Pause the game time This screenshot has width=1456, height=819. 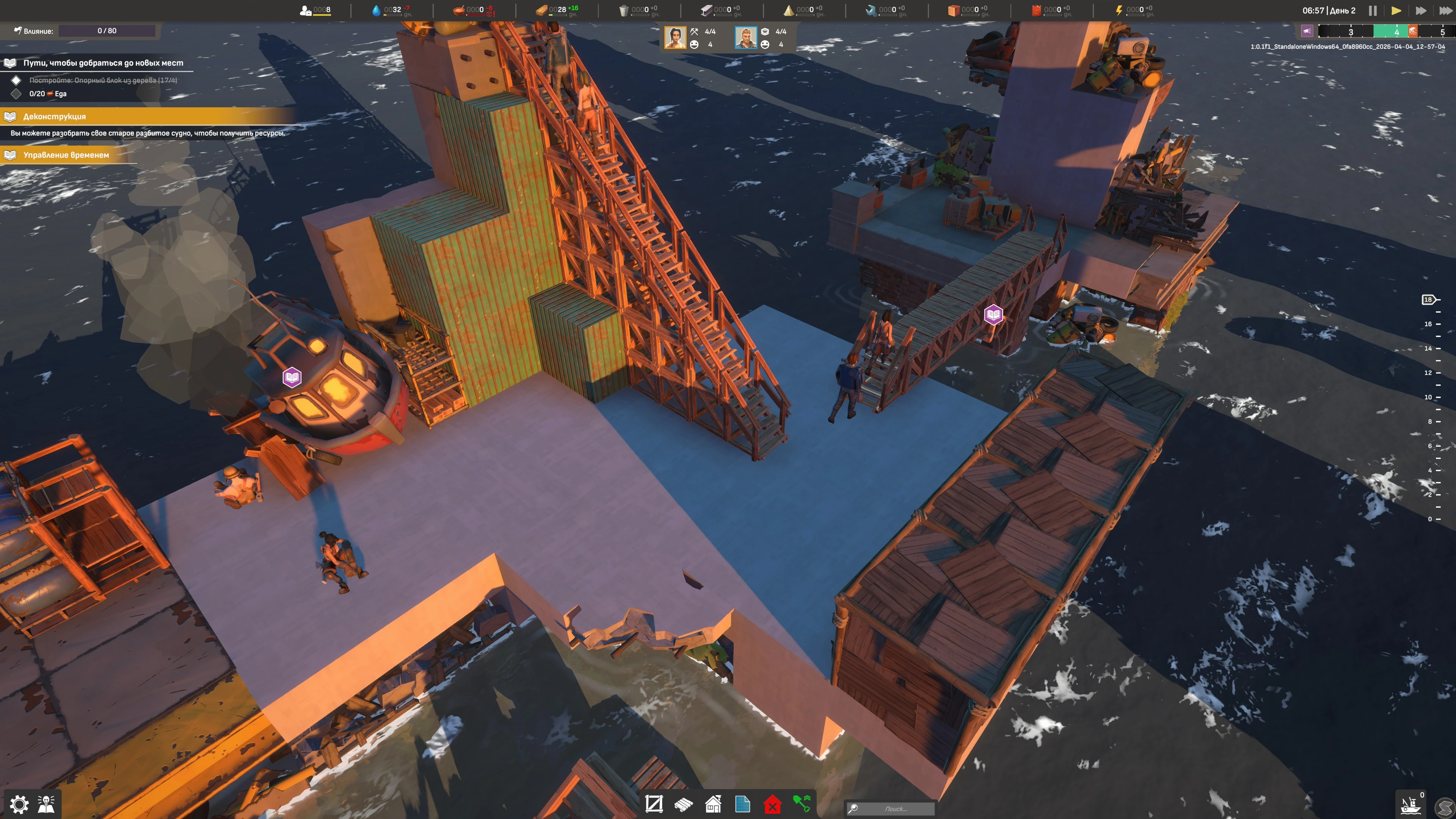coord(1372,11)
